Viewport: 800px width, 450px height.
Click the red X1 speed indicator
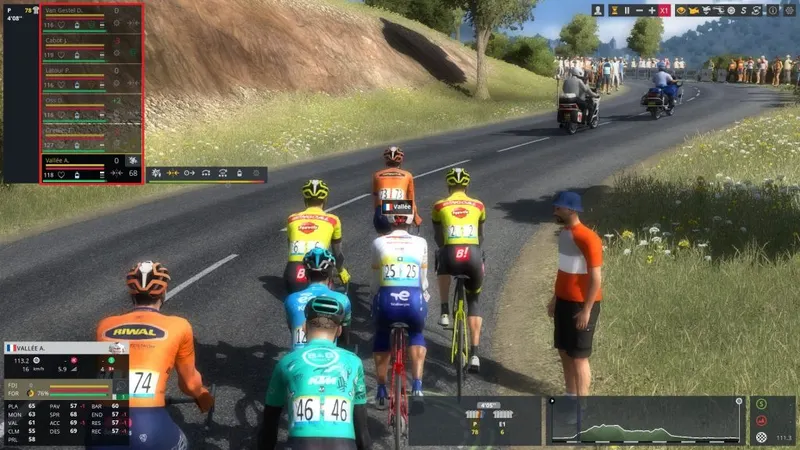click(x=665, y=10)
